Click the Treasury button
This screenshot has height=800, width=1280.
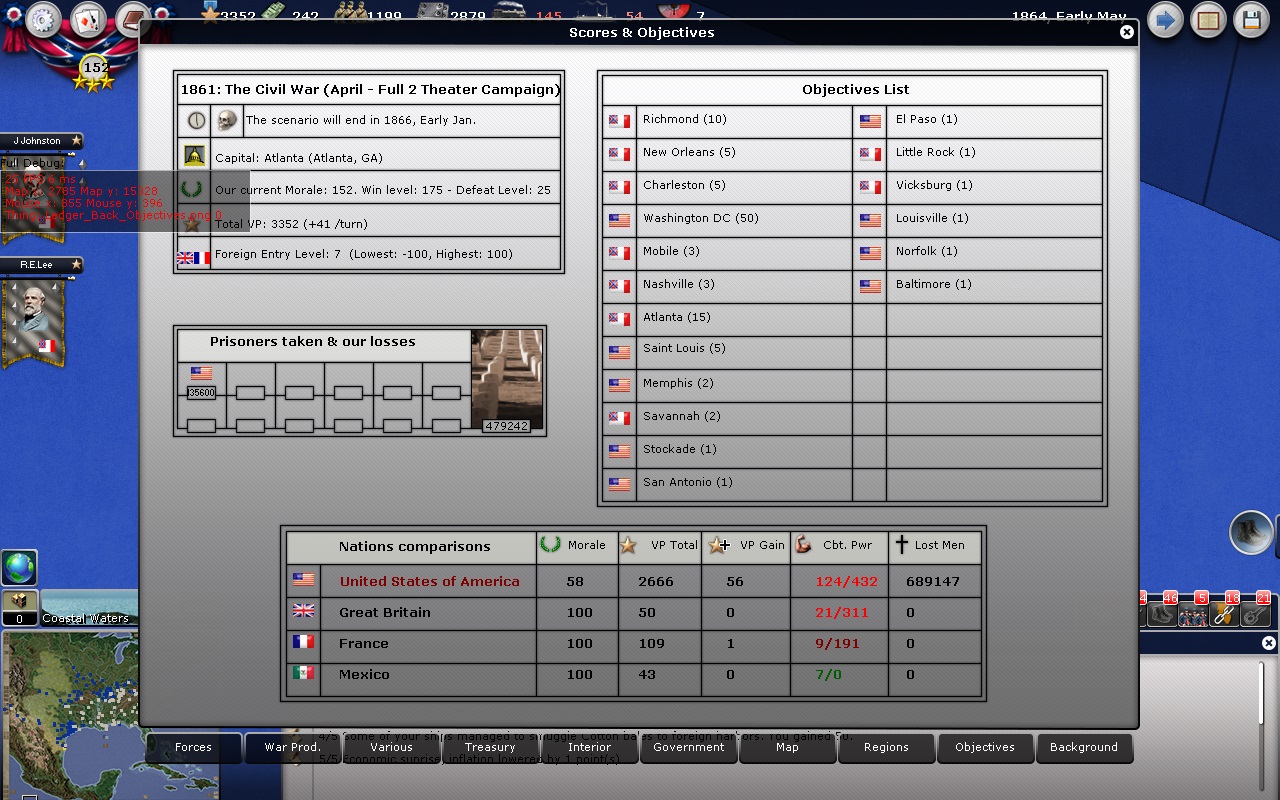(490, 748)
